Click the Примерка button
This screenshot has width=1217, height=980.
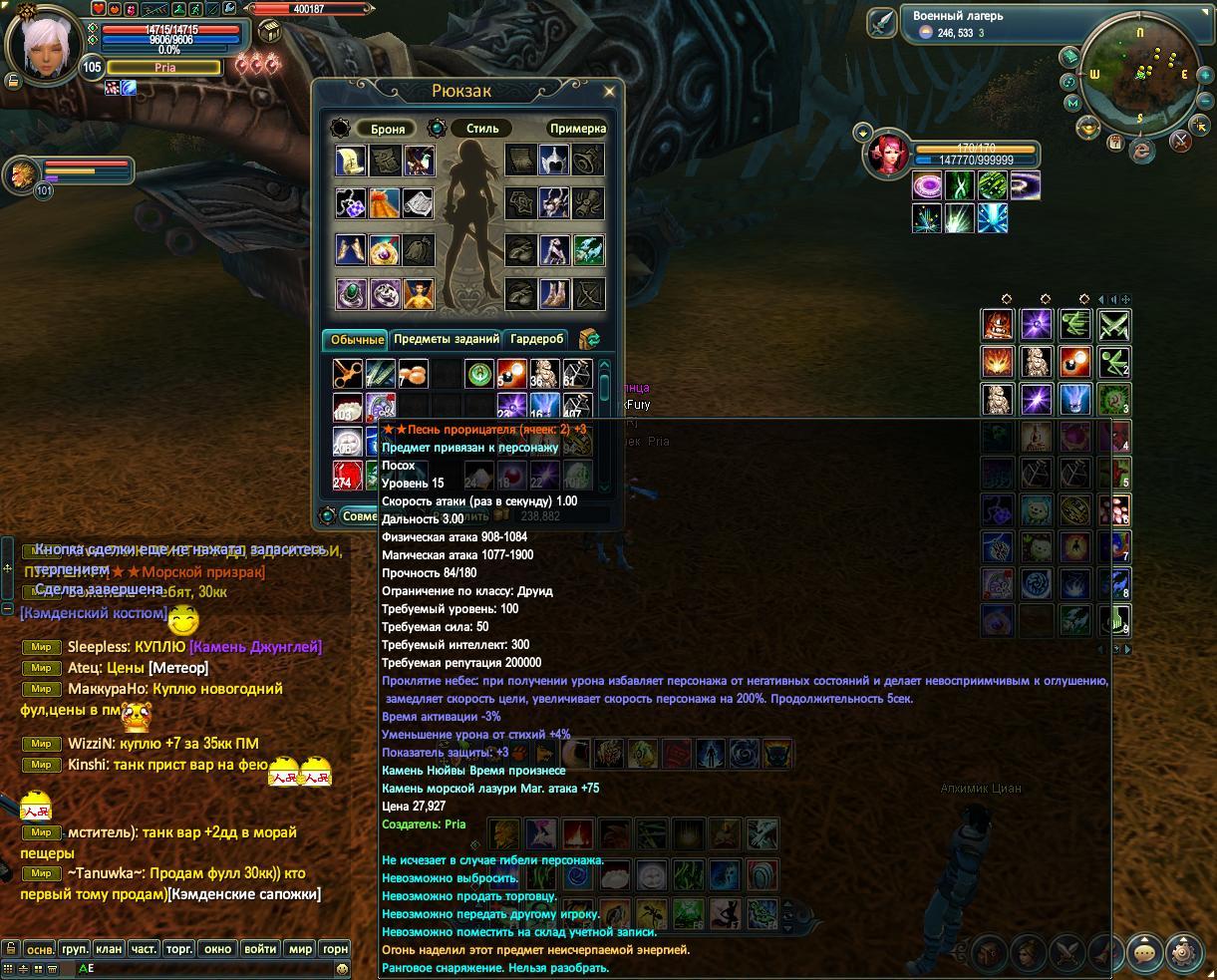(577, 129)
